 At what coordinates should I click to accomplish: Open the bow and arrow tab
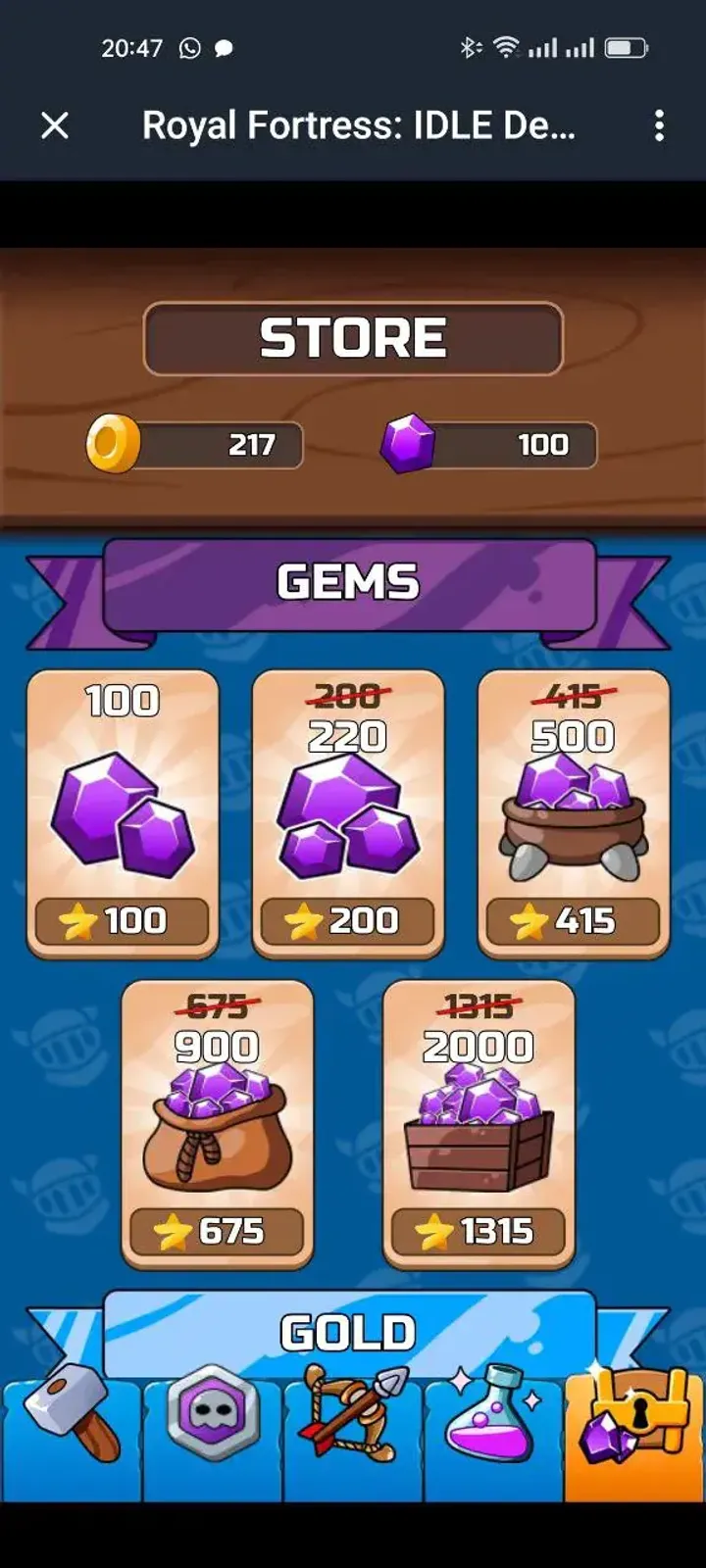tap(354, 1439)
